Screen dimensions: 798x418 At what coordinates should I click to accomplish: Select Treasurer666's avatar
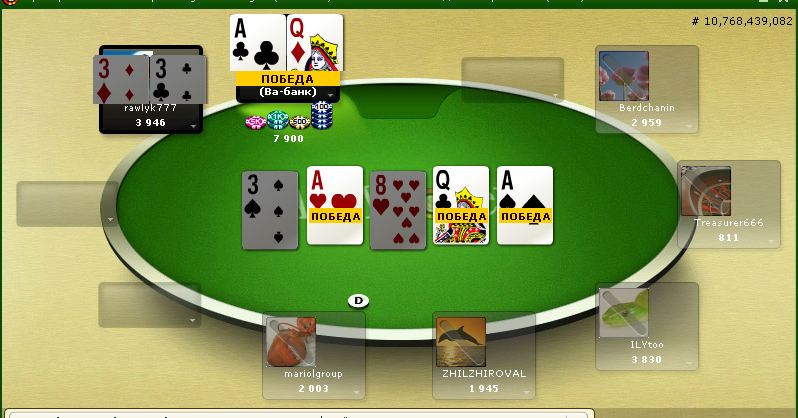point(705,191)
